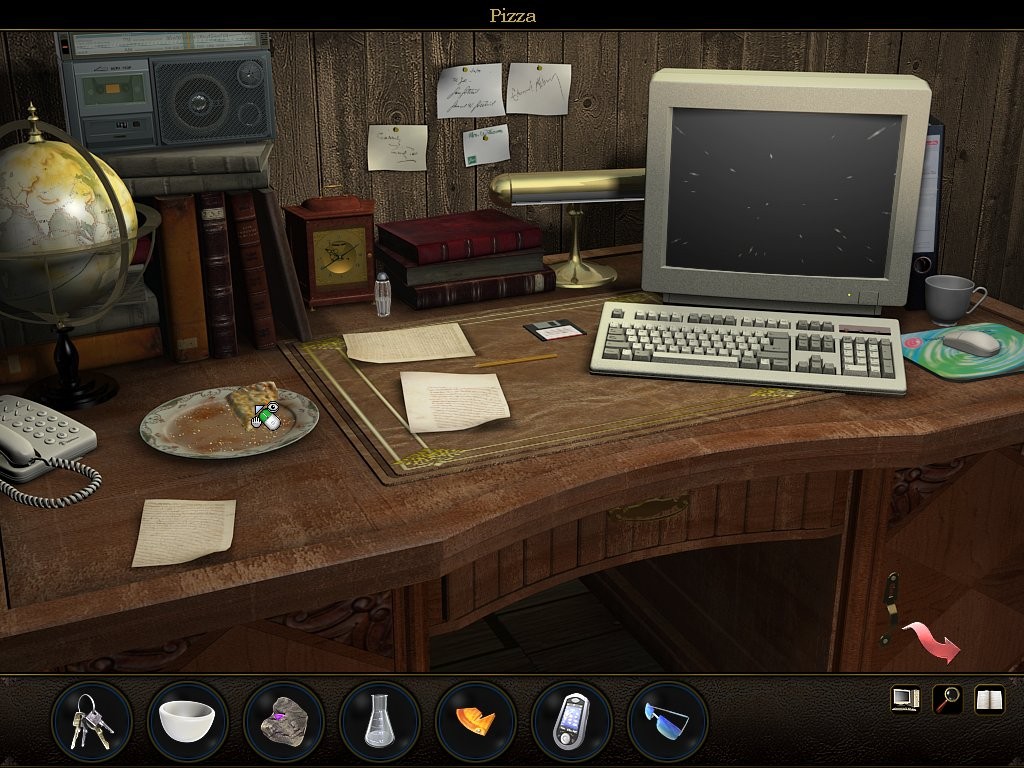Open the journal book icon
1024x768 pixels.
pyautogui.click(x=989, y=699)
